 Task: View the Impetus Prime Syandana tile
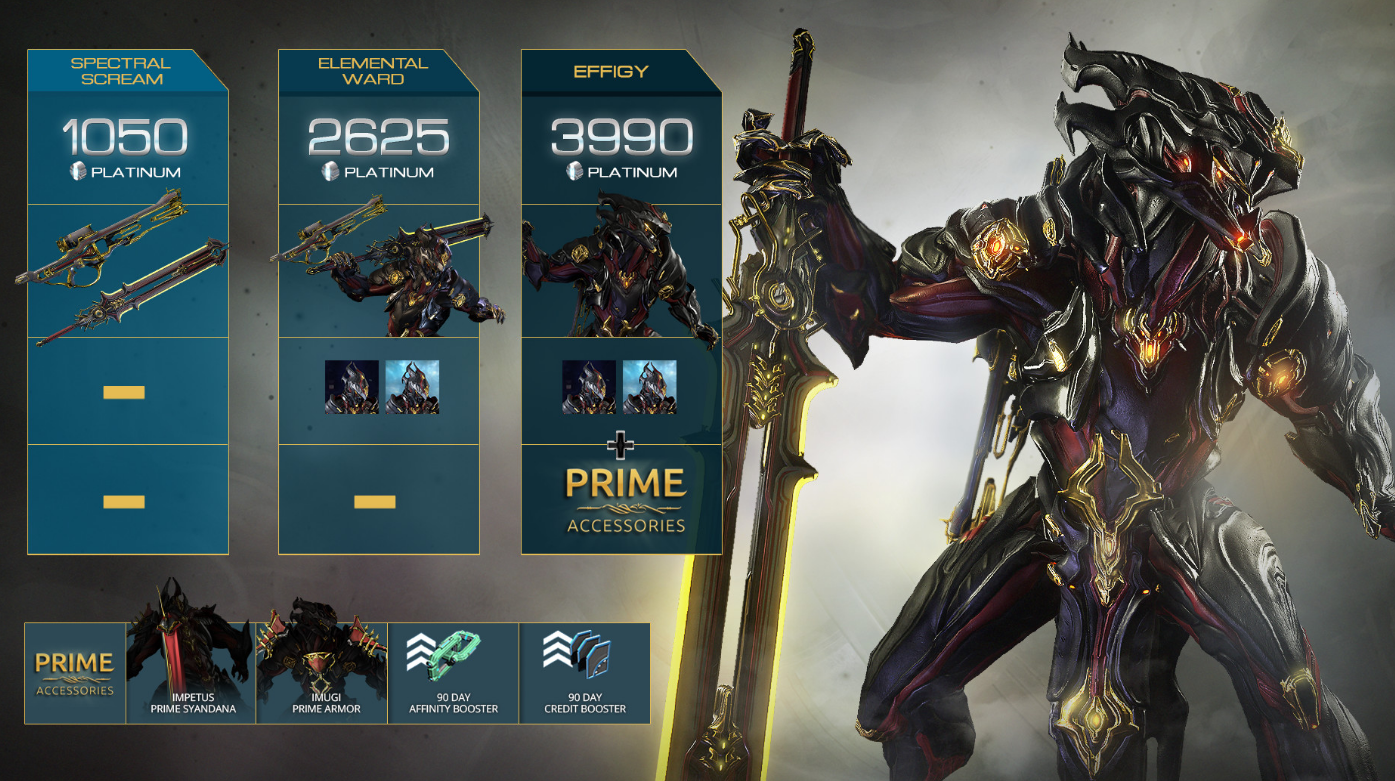[x=191, y=673]
